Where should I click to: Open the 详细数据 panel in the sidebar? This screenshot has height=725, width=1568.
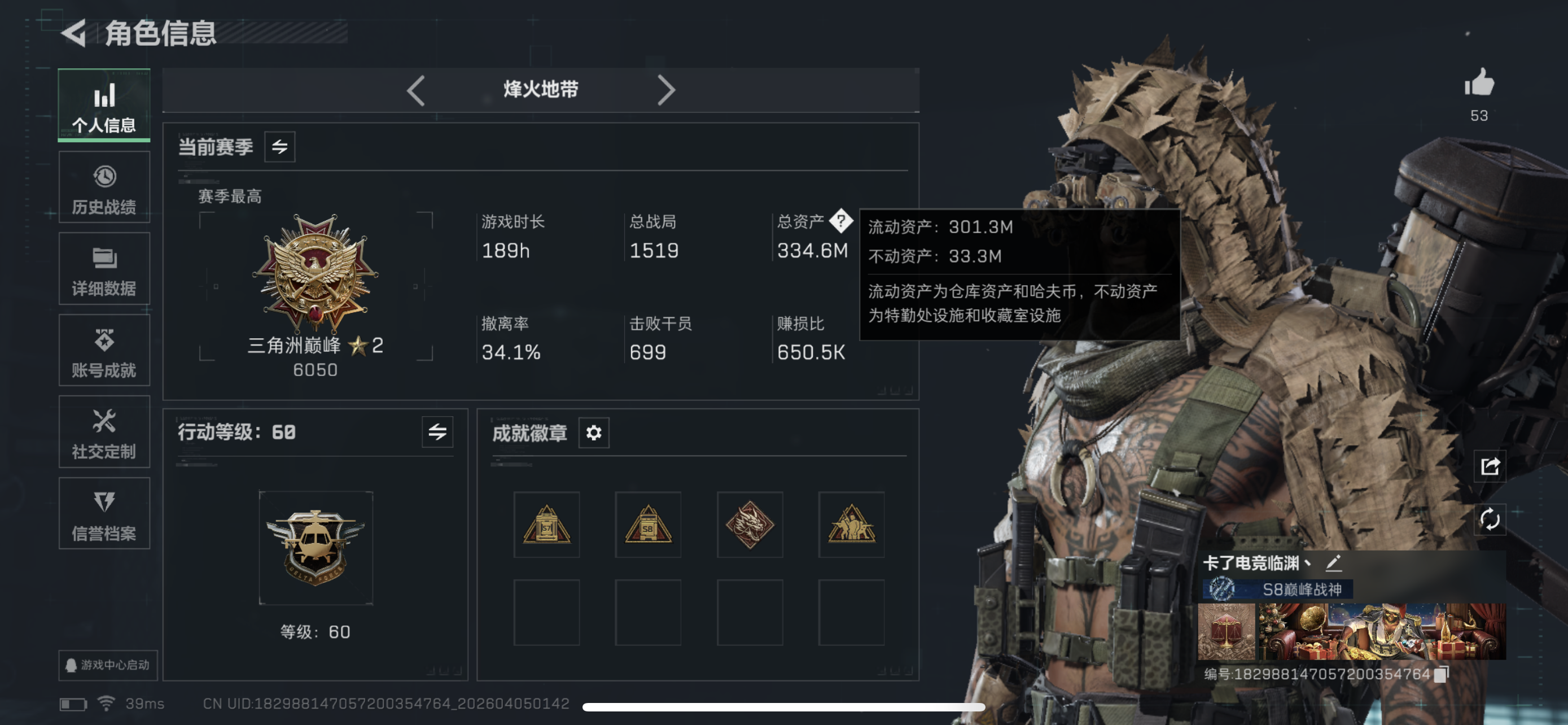pyautogui.click(x=104, y=268)
